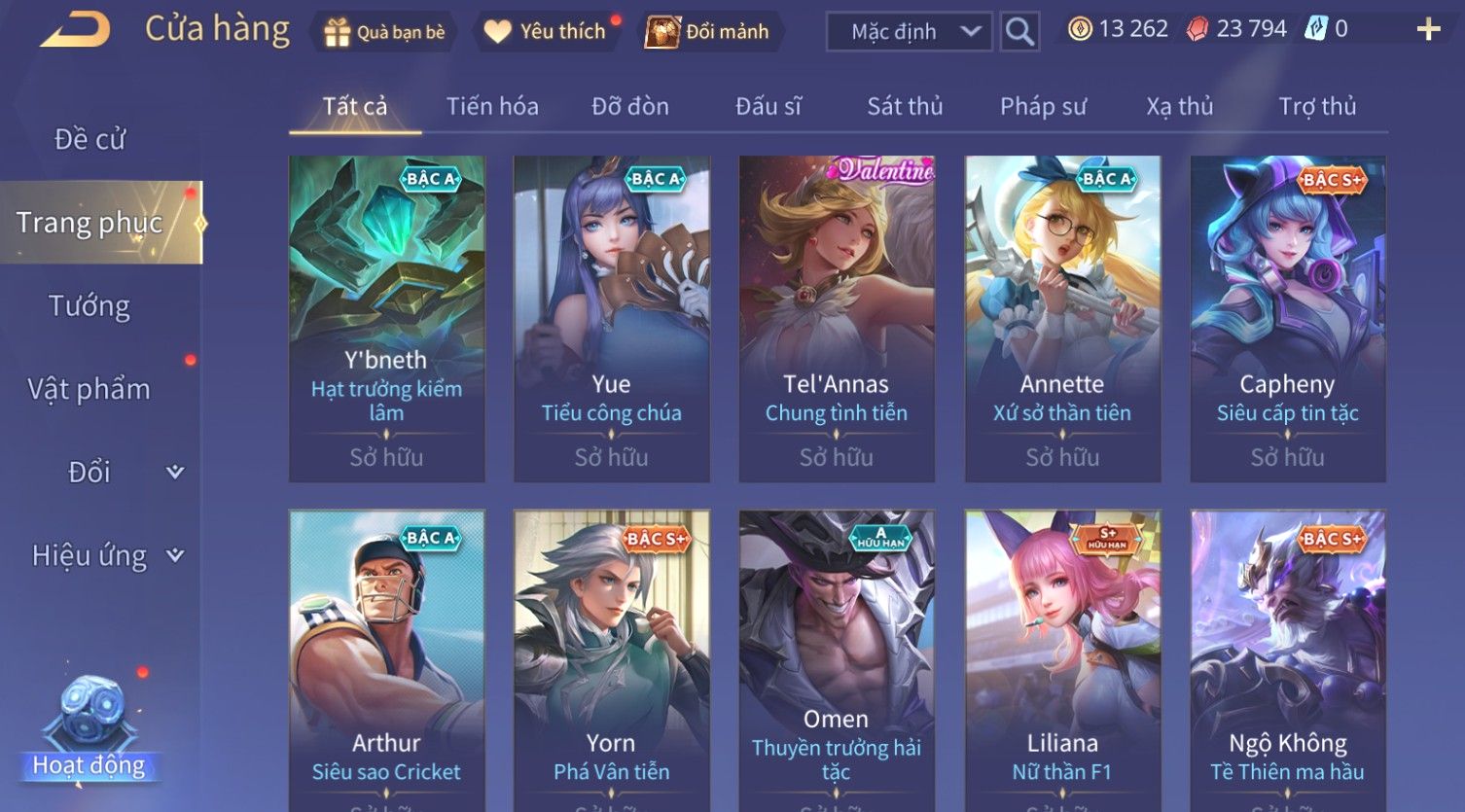Choose the Trợ thủ tab
The height and width of the screenshot is (812, 1465).
click(1317, 106)
